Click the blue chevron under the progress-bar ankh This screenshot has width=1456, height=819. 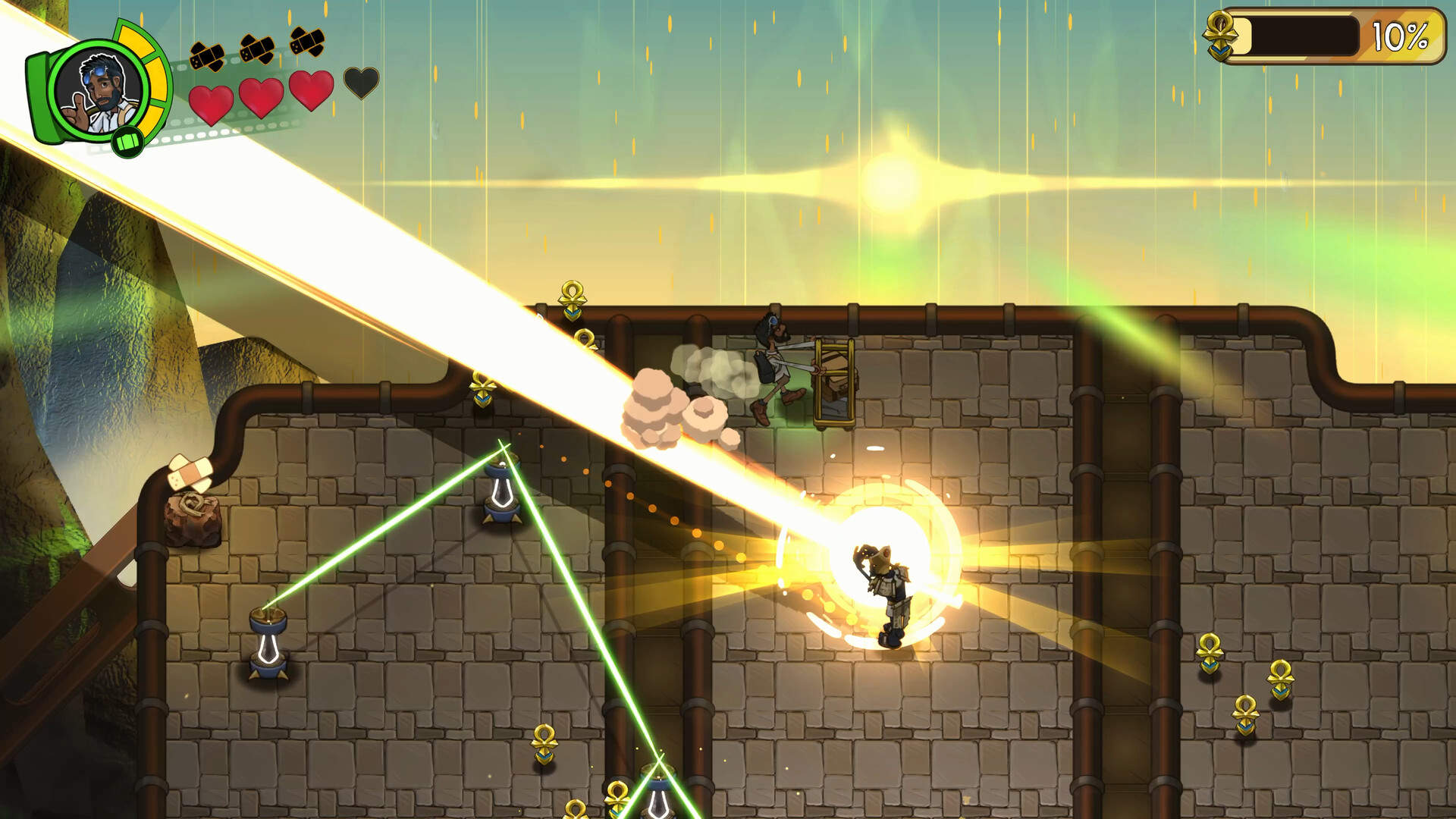click(1220, 52)
